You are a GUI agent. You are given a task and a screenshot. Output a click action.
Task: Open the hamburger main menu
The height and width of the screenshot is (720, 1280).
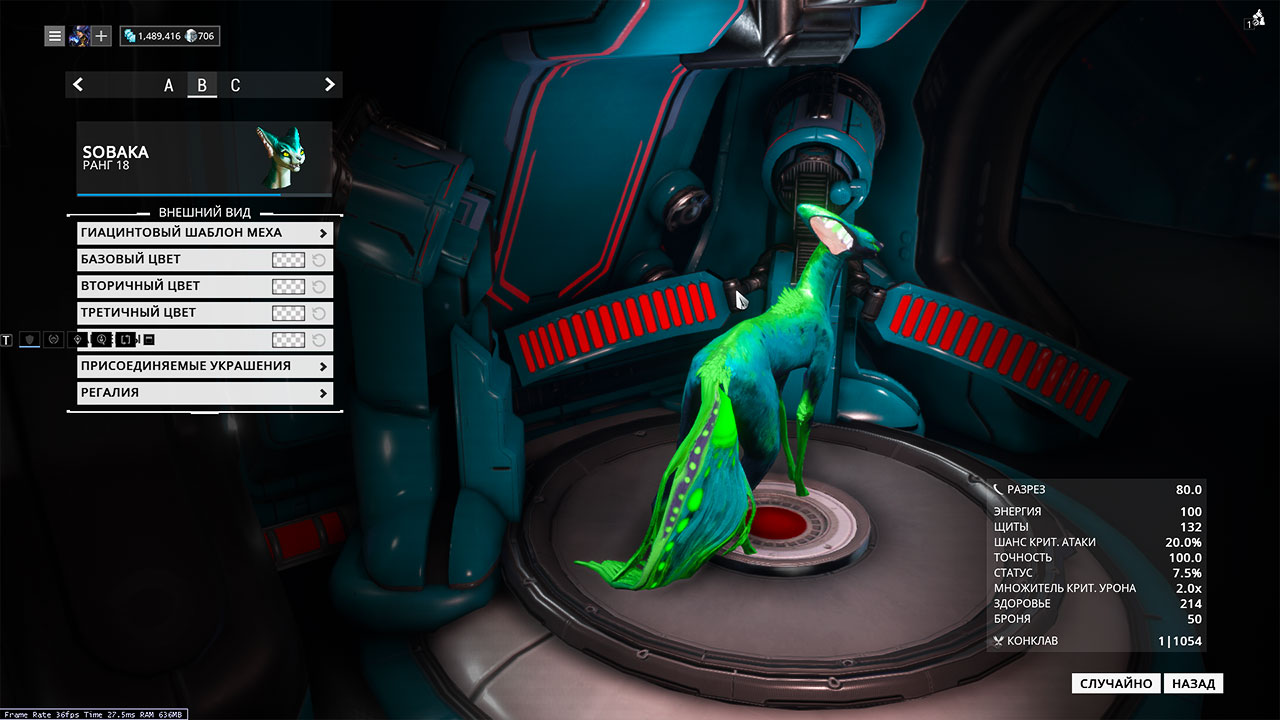[x=55, y=36]
